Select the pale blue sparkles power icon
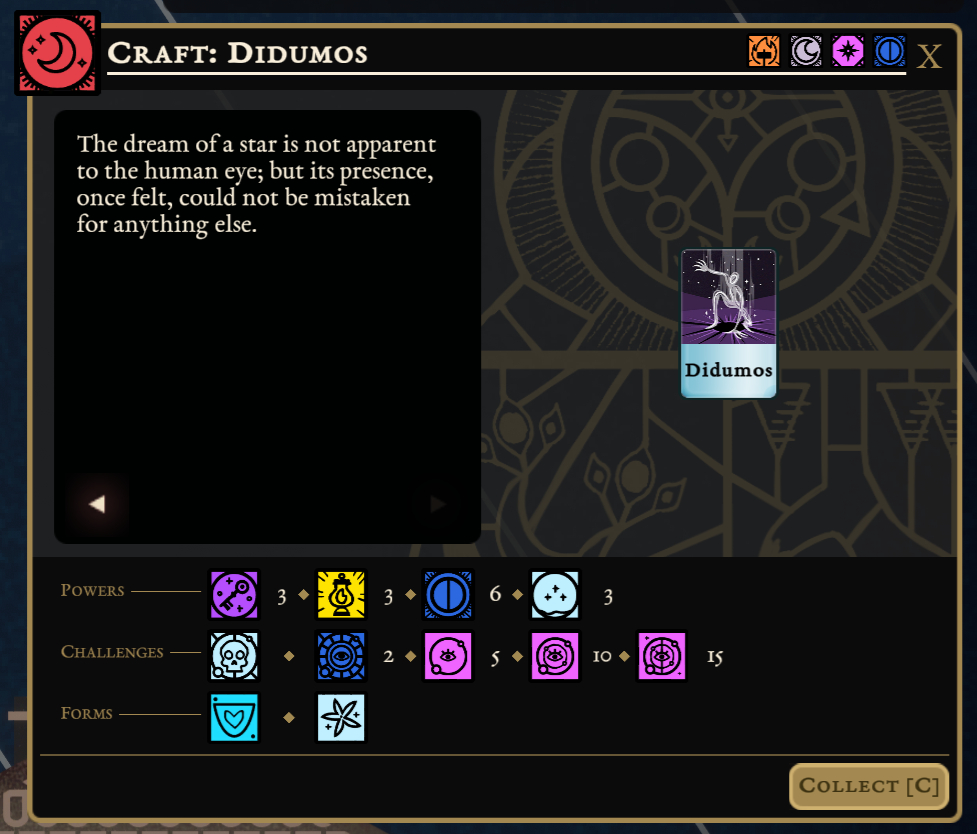977x834 pixels. 555,595
